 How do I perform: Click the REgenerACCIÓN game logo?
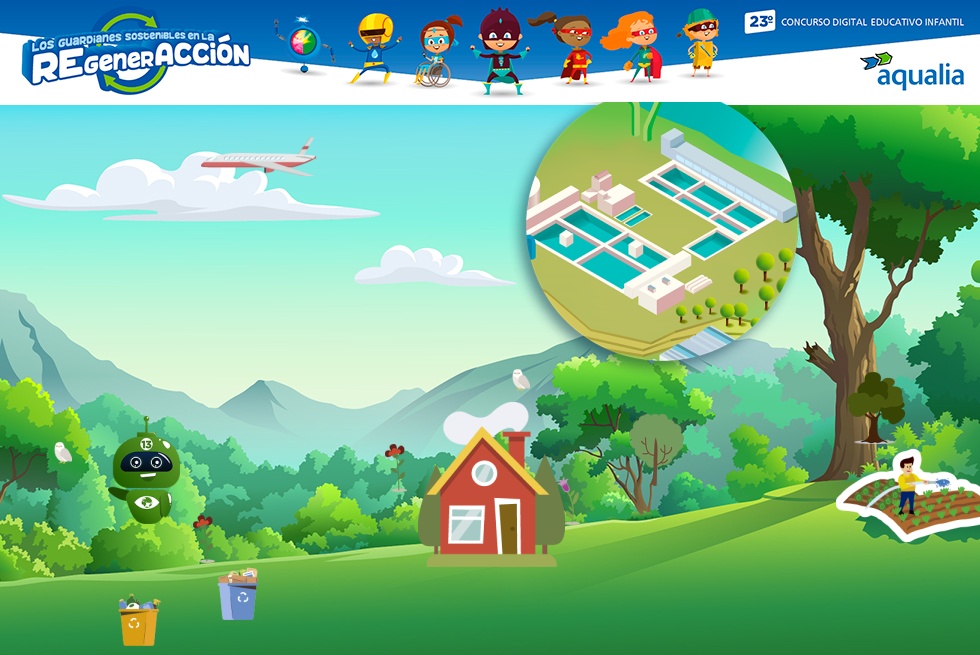tap(138, 57)
